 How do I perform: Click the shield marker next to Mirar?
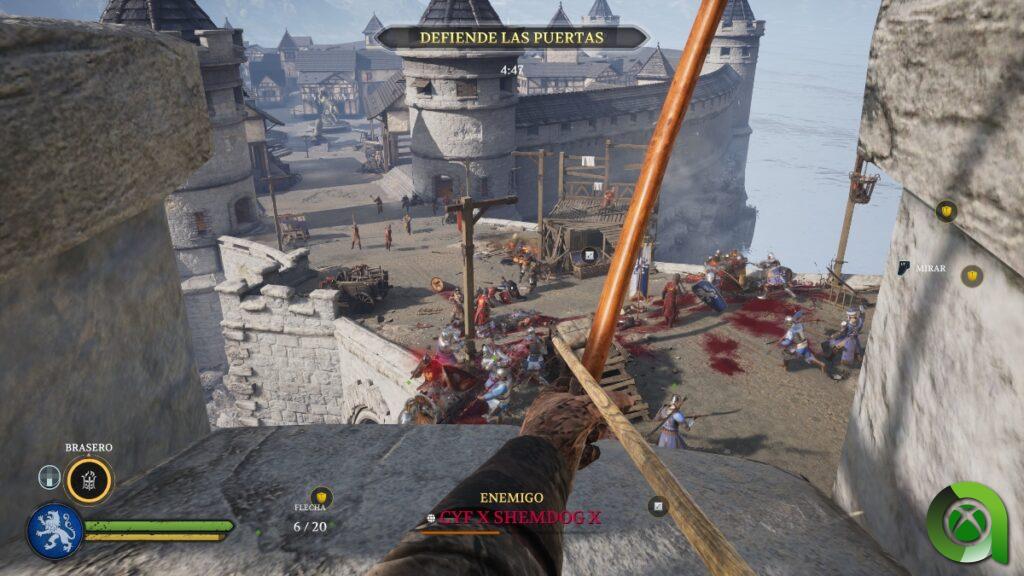pos(971,276)
